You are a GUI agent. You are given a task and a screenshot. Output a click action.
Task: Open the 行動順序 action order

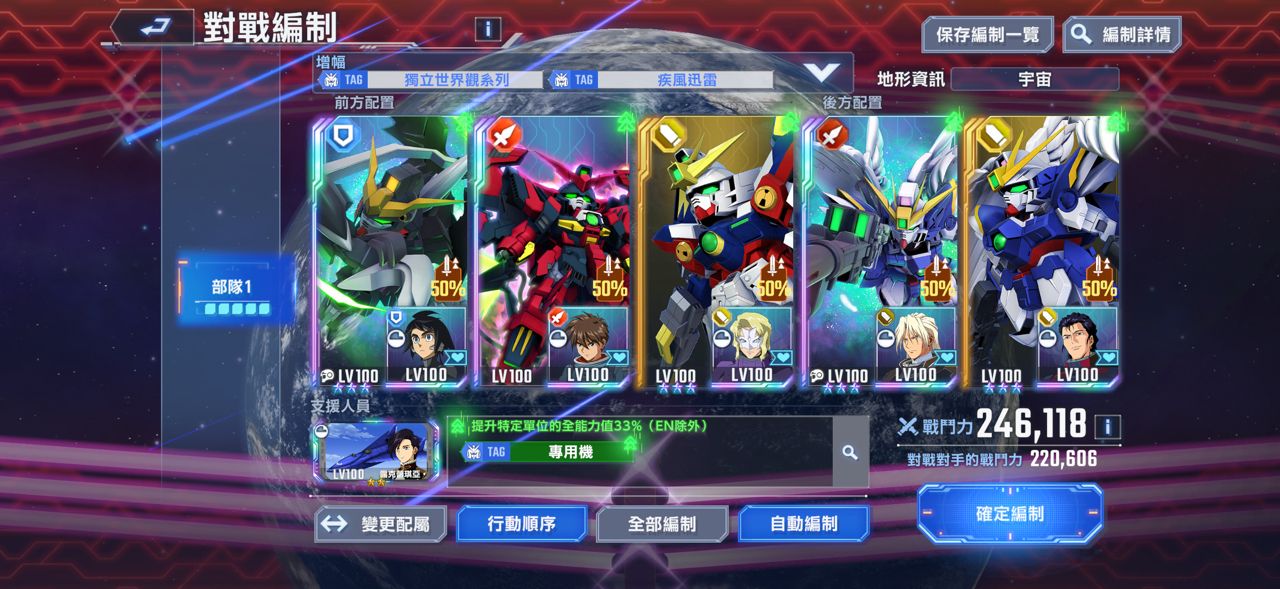point(521,523)
